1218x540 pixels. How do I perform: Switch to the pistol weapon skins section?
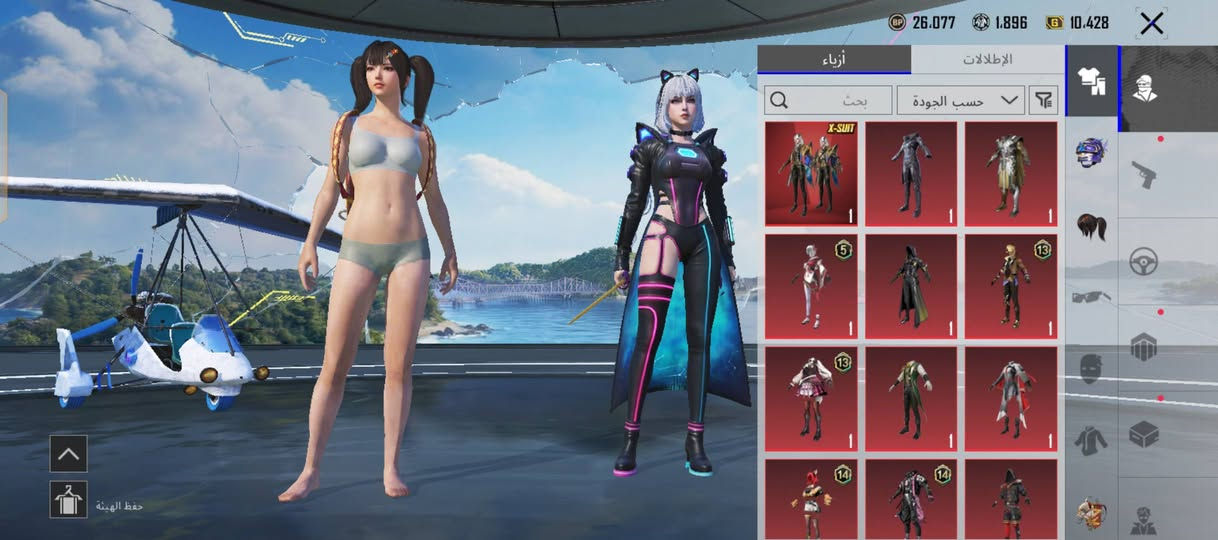(1144, 175)
